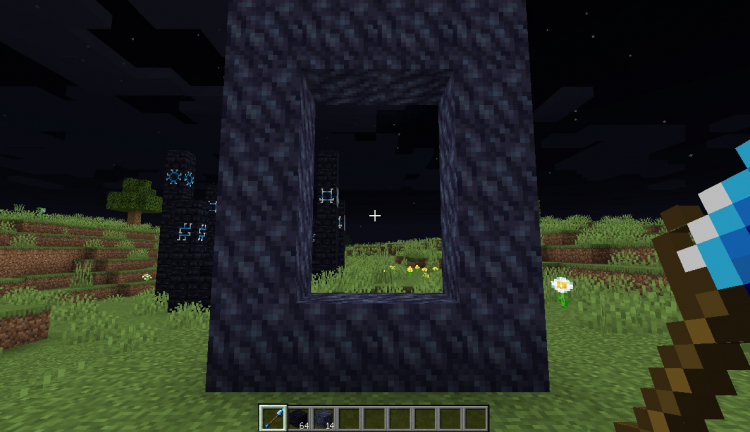Select the dark block stack of 64

point(298,417)
